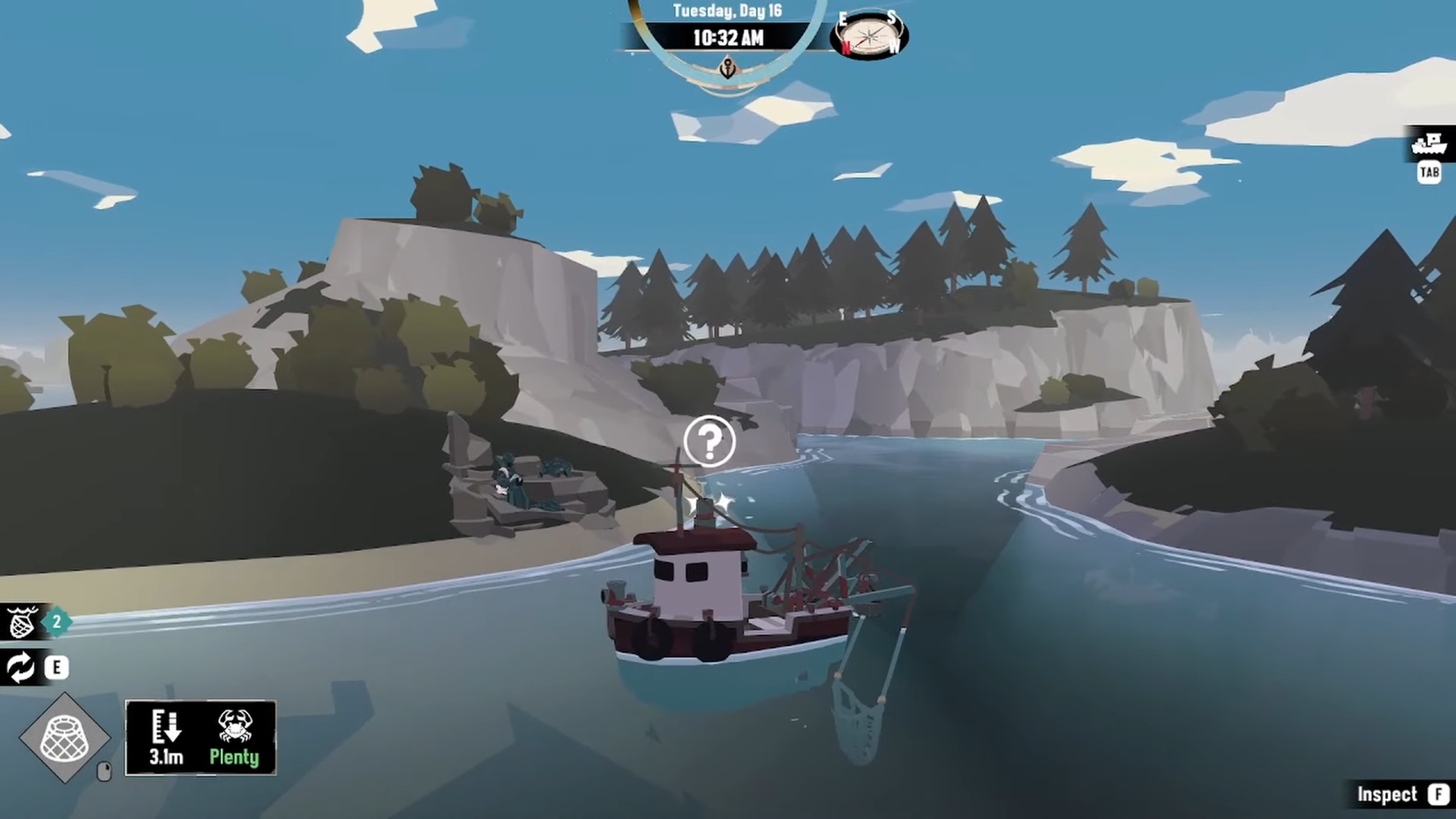Expand the day banner reading Tuesday, Day 16
Image resolution: width=1456 pixels, height=819 pixels.
(x=726, y=11)
